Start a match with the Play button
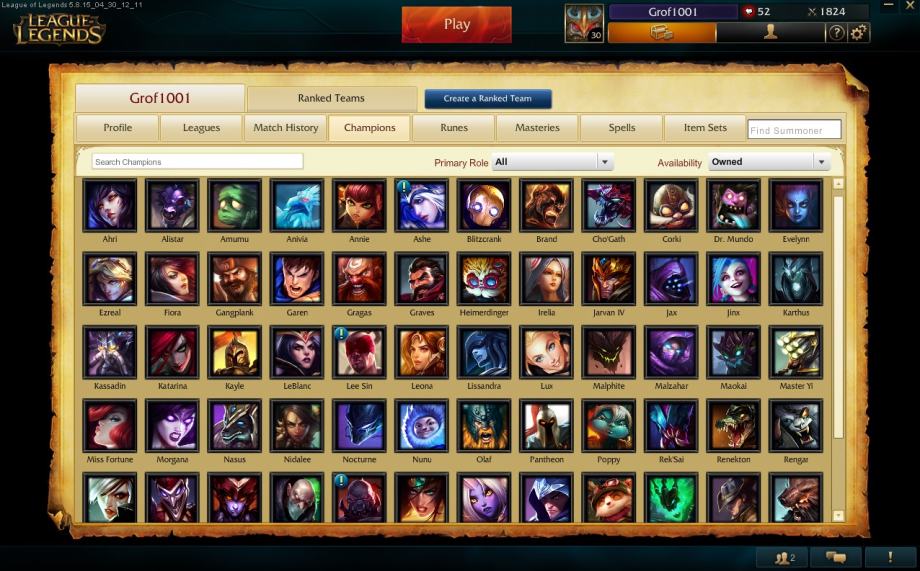Image resolution: width=920 pixels, height=571 pixels. coord(456,25)
